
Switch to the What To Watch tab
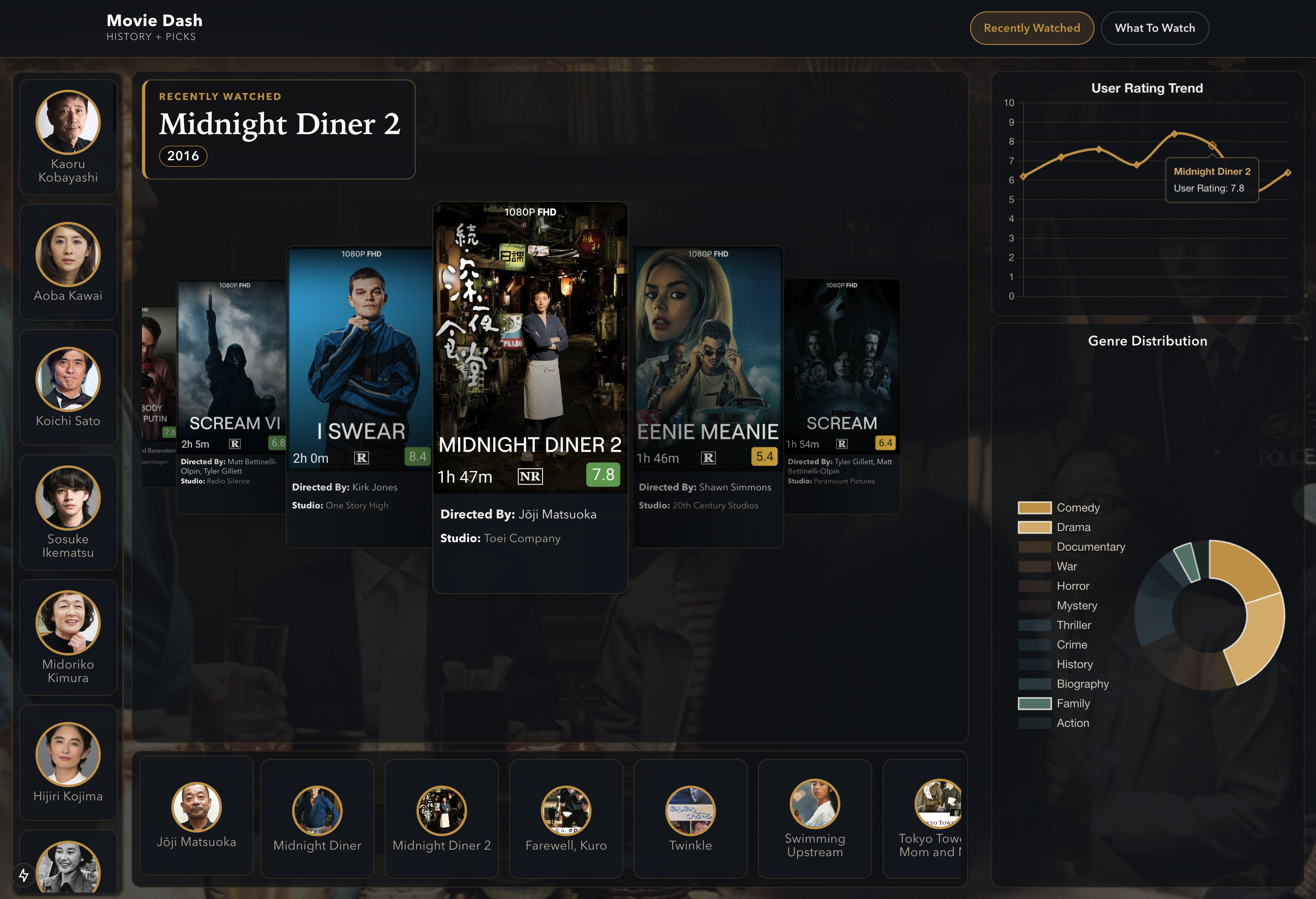[x=1154, y=27]
